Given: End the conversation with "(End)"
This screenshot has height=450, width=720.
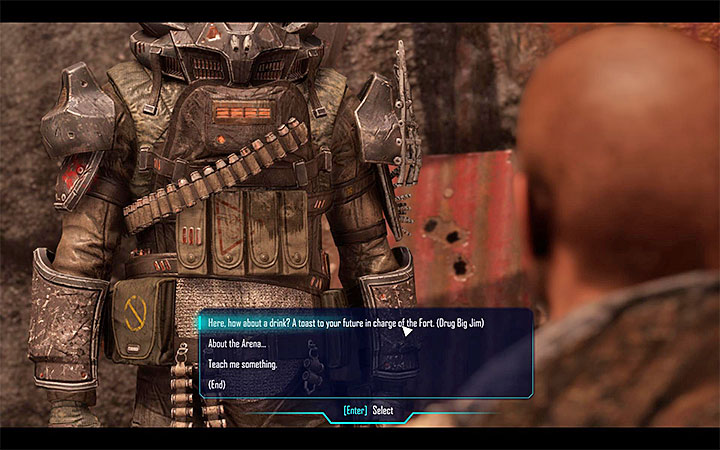Looking at the screenshot, I should tap(218, 385).
